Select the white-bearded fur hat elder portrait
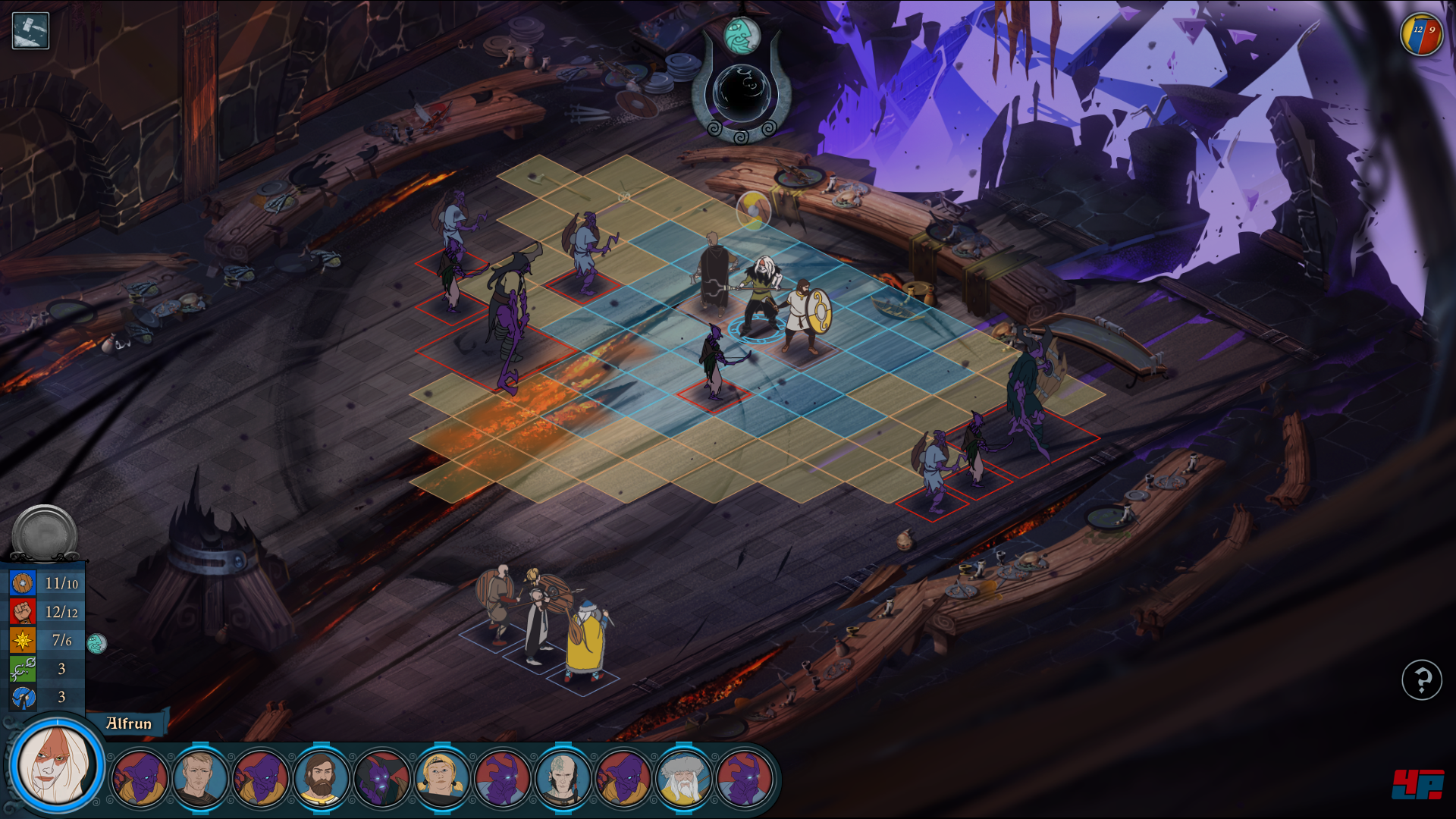 [682, 778]
